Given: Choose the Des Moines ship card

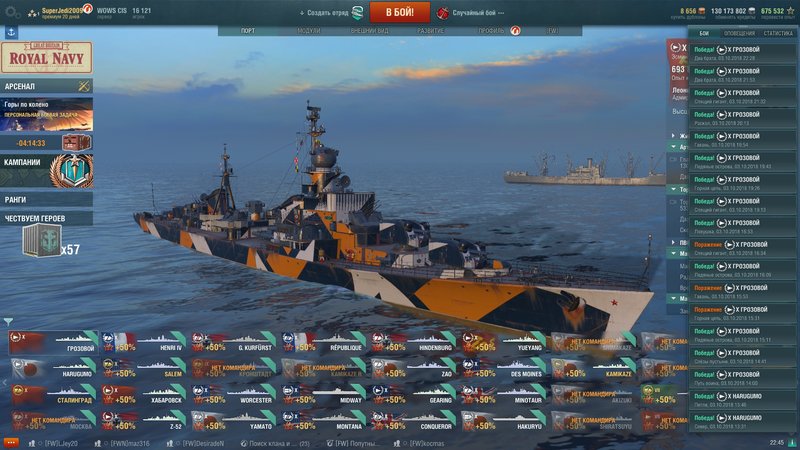Looking at the screenshot, I should pyautogui.click(x=505, y=370).
